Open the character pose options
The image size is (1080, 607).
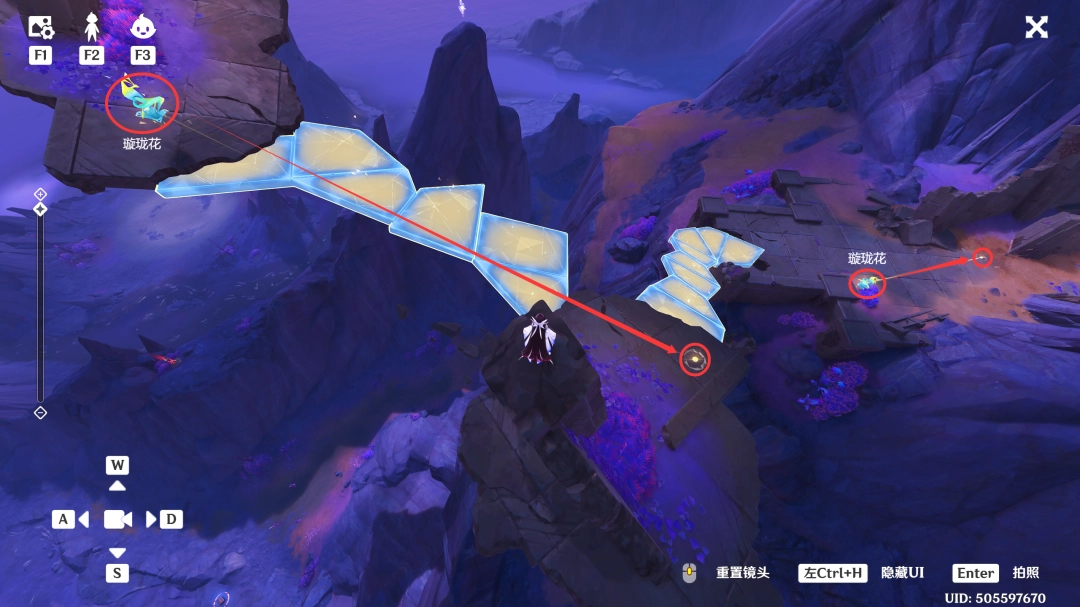[x=92, y=27]
